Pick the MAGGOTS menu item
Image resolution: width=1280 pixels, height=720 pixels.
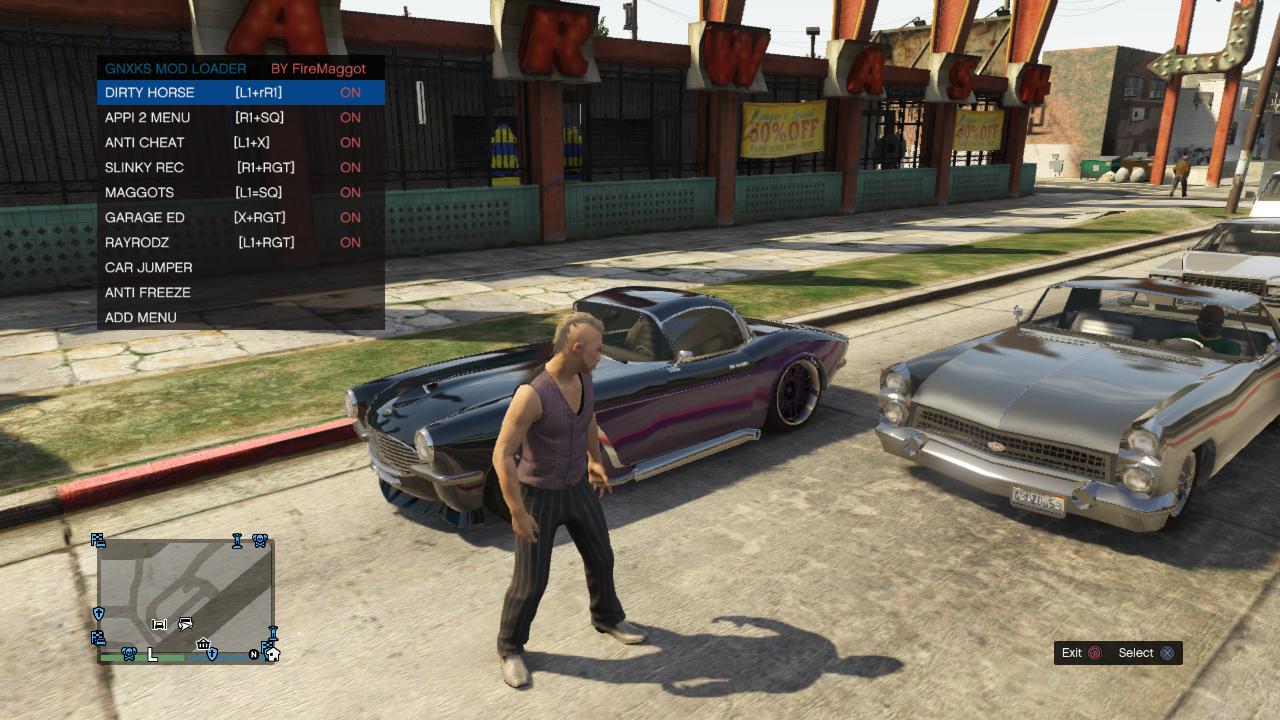click(140, 193)
